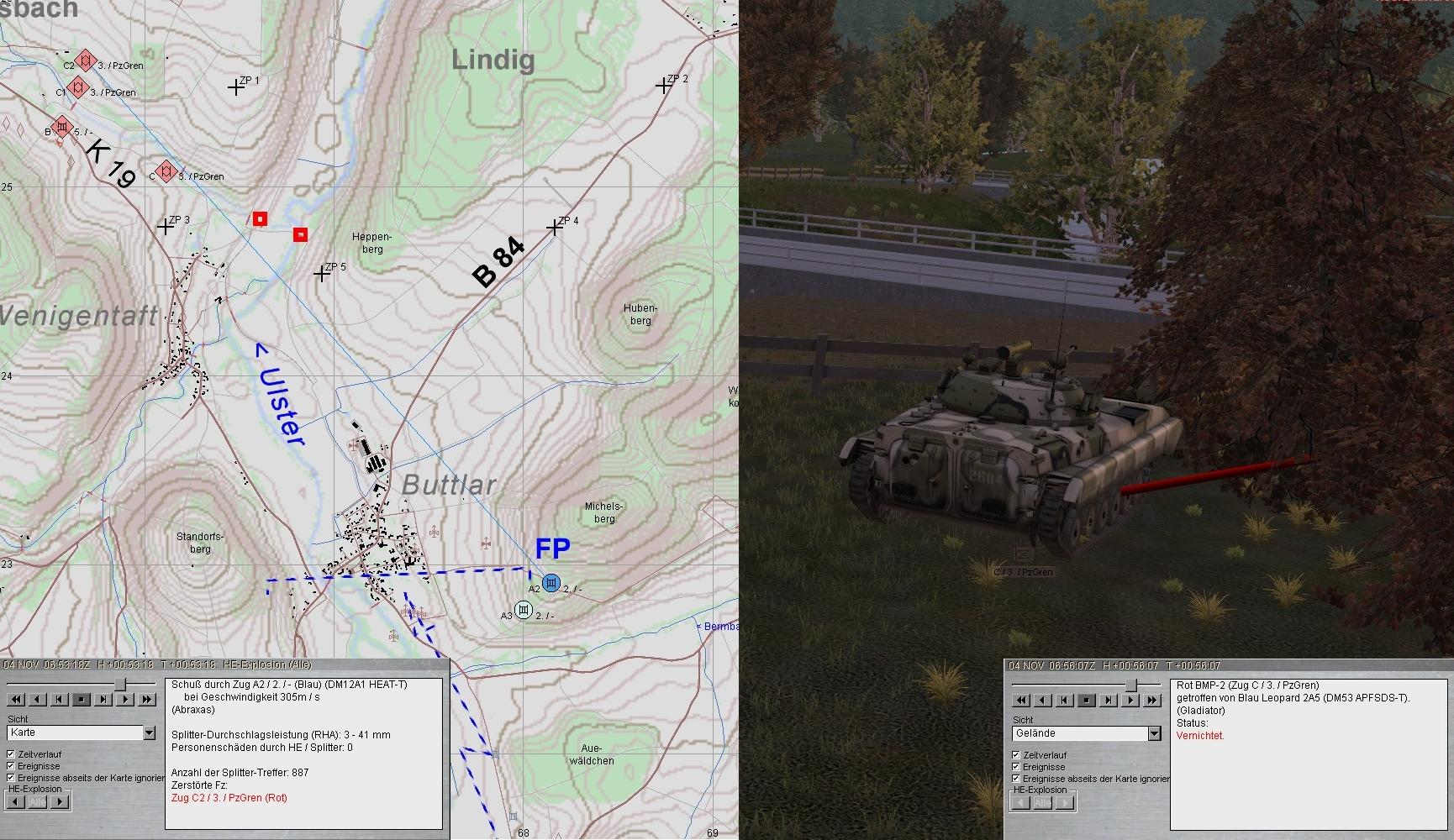This screenshot has width=1454, height=840.
Task: Play forward in the Karte panel
Action: pos(125,699)
